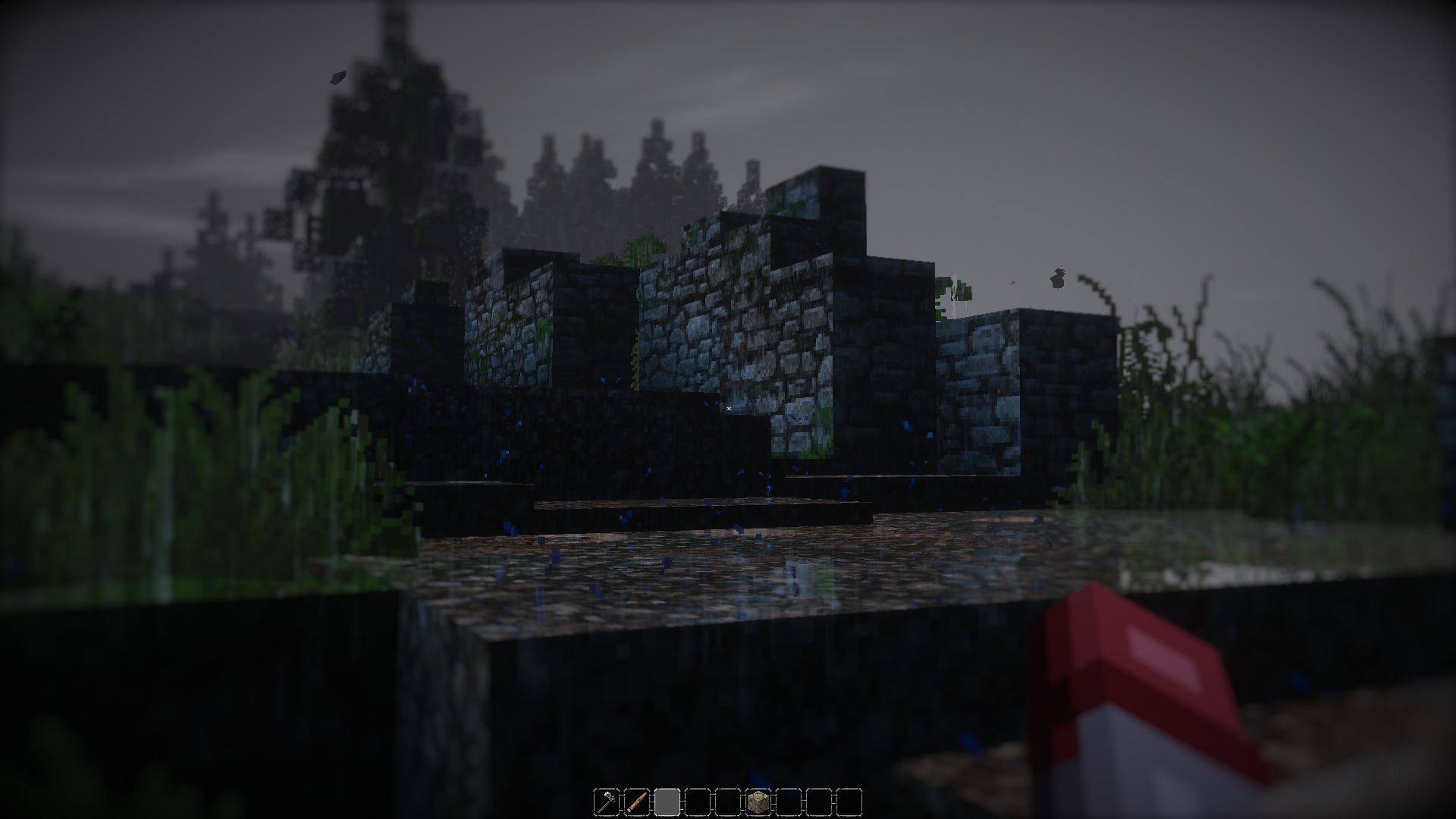
Task: Click the highlighted grey hotbar slot
Action: tap(667, 801)
